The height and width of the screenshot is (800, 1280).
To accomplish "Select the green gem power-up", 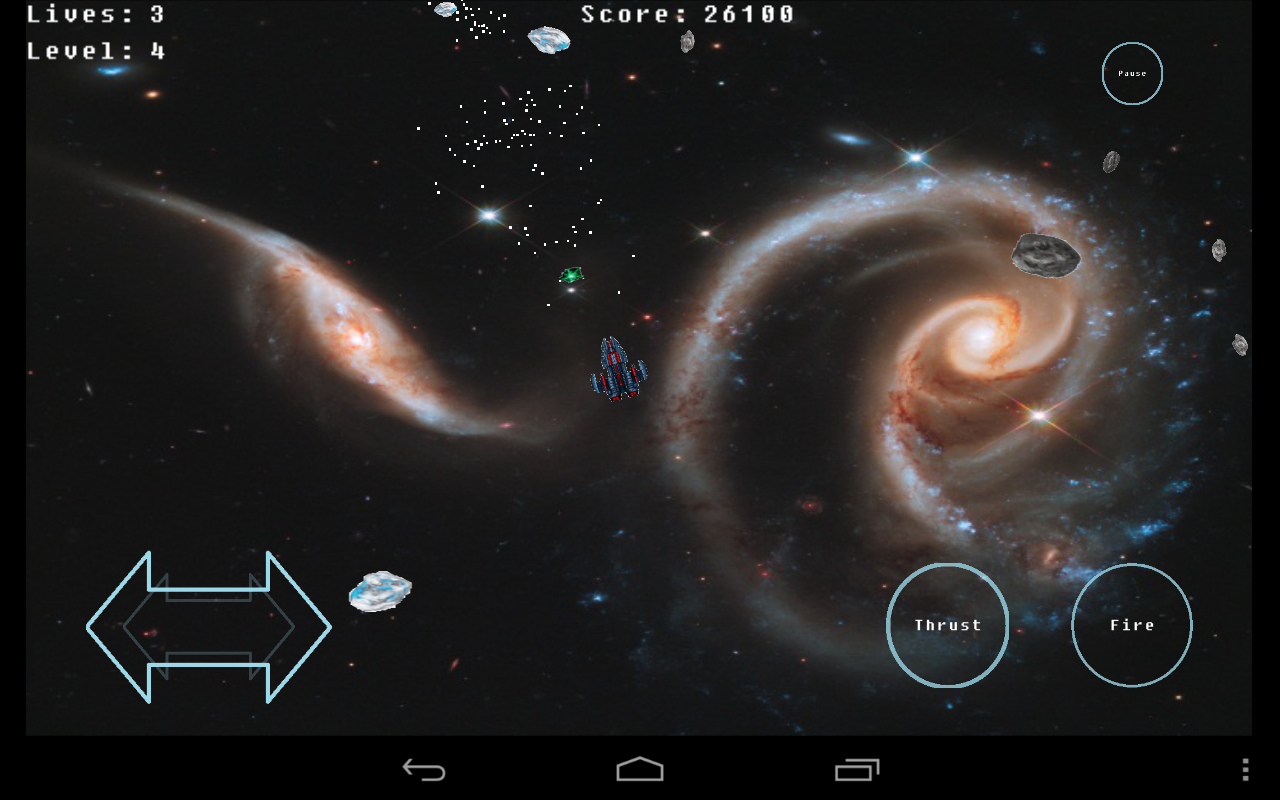I will 570,273.
